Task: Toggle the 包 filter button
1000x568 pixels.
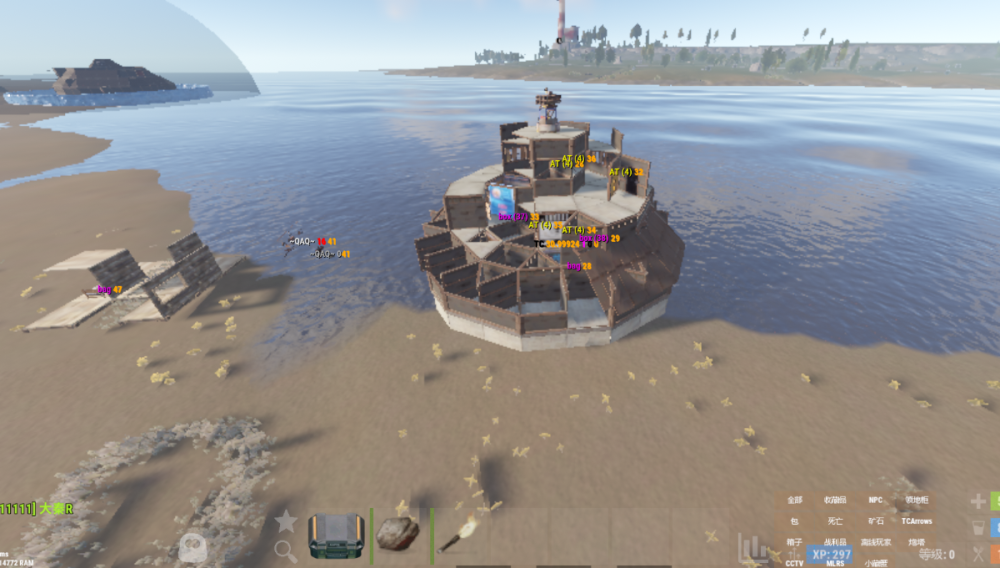Action: click(795, 521)
